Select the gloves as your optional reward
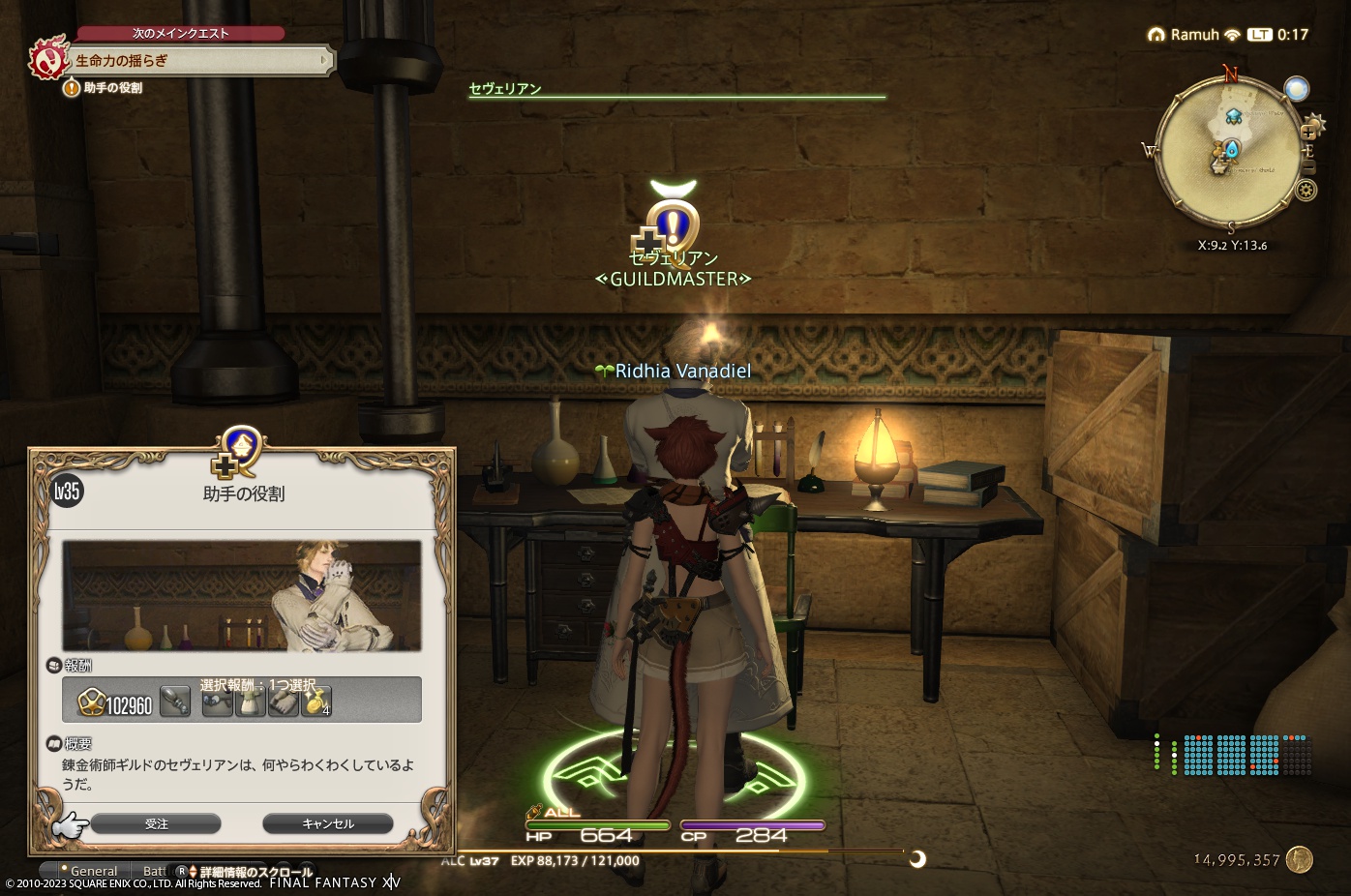 [x=284, y=702]
